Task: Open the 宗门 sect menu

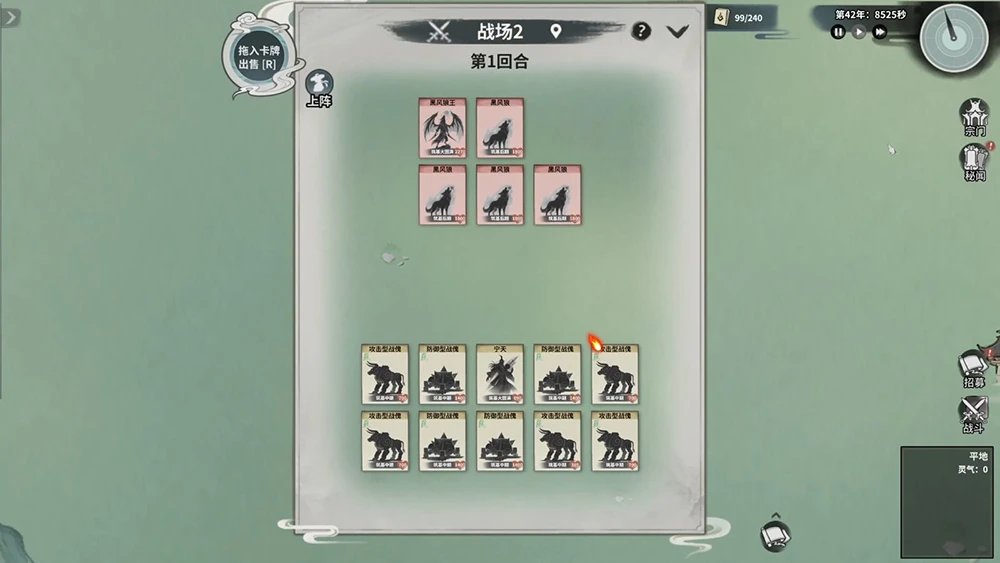Action: point(974,117)
